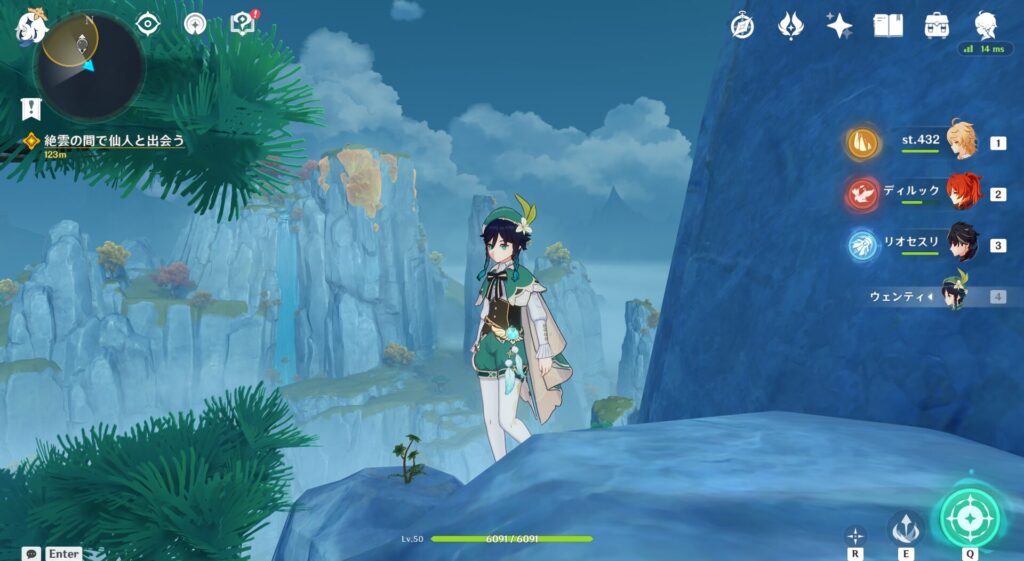This screenshot has height=561, width=1024.
Task: Open the quest banner icon below the minimap
Action: coord(31,109)
